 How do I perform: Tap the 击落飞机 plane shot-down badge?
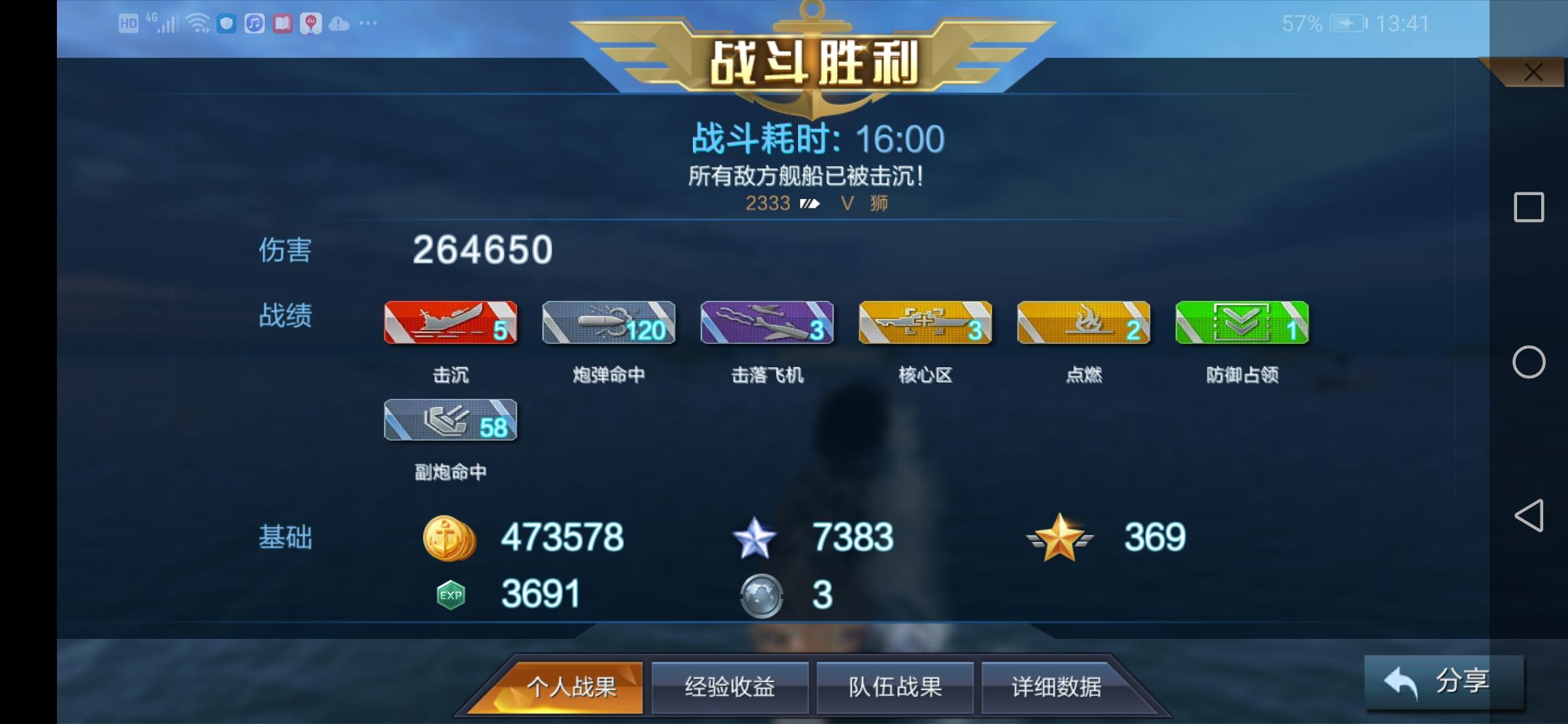coord(767,324)
